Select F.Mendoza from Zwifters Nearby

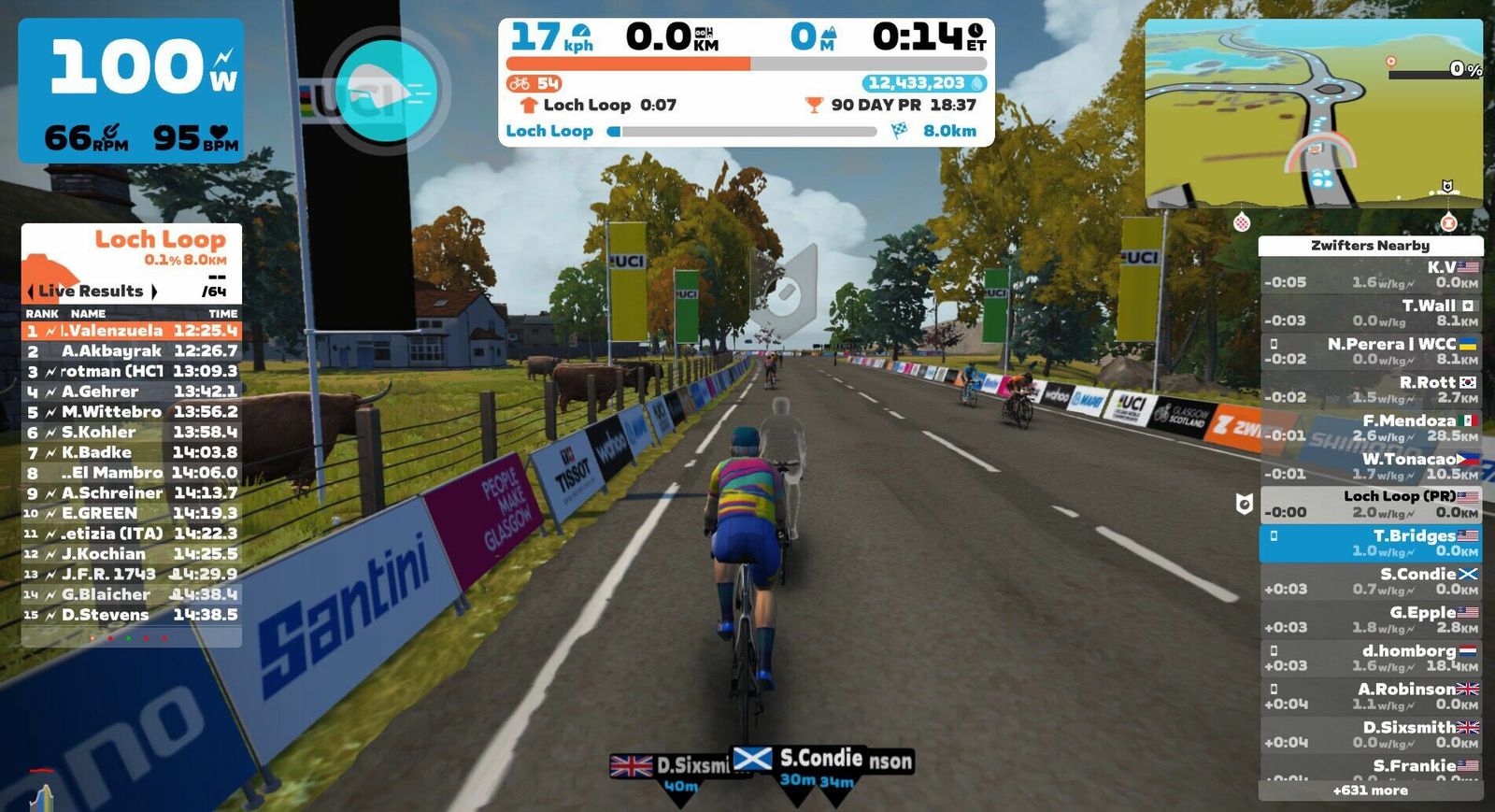coord(1371,428)
